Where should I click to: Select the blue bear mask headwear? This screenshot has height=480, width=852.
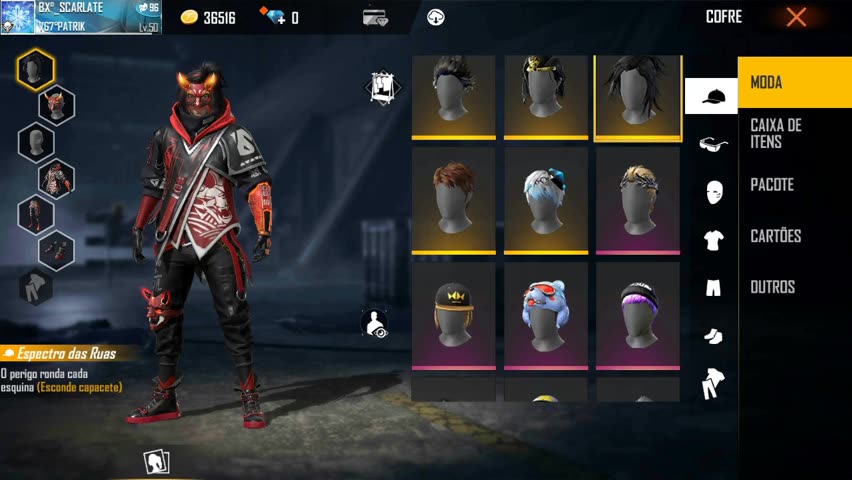pyautogui.click(x=545, y=314)
